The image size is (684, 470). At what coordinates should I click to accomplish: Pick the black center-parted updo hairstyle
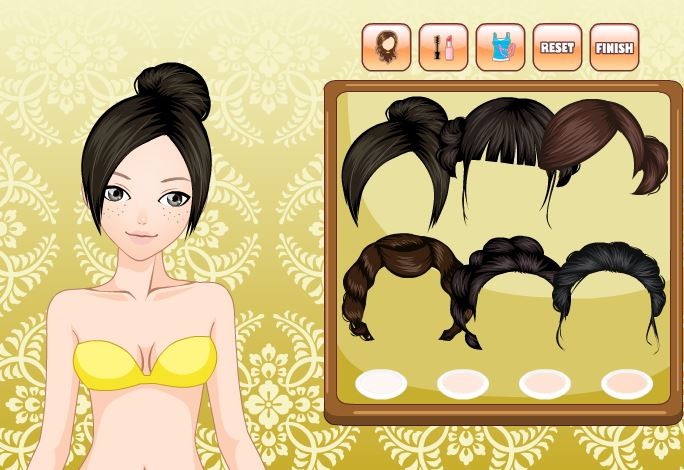tap(608, 275)
